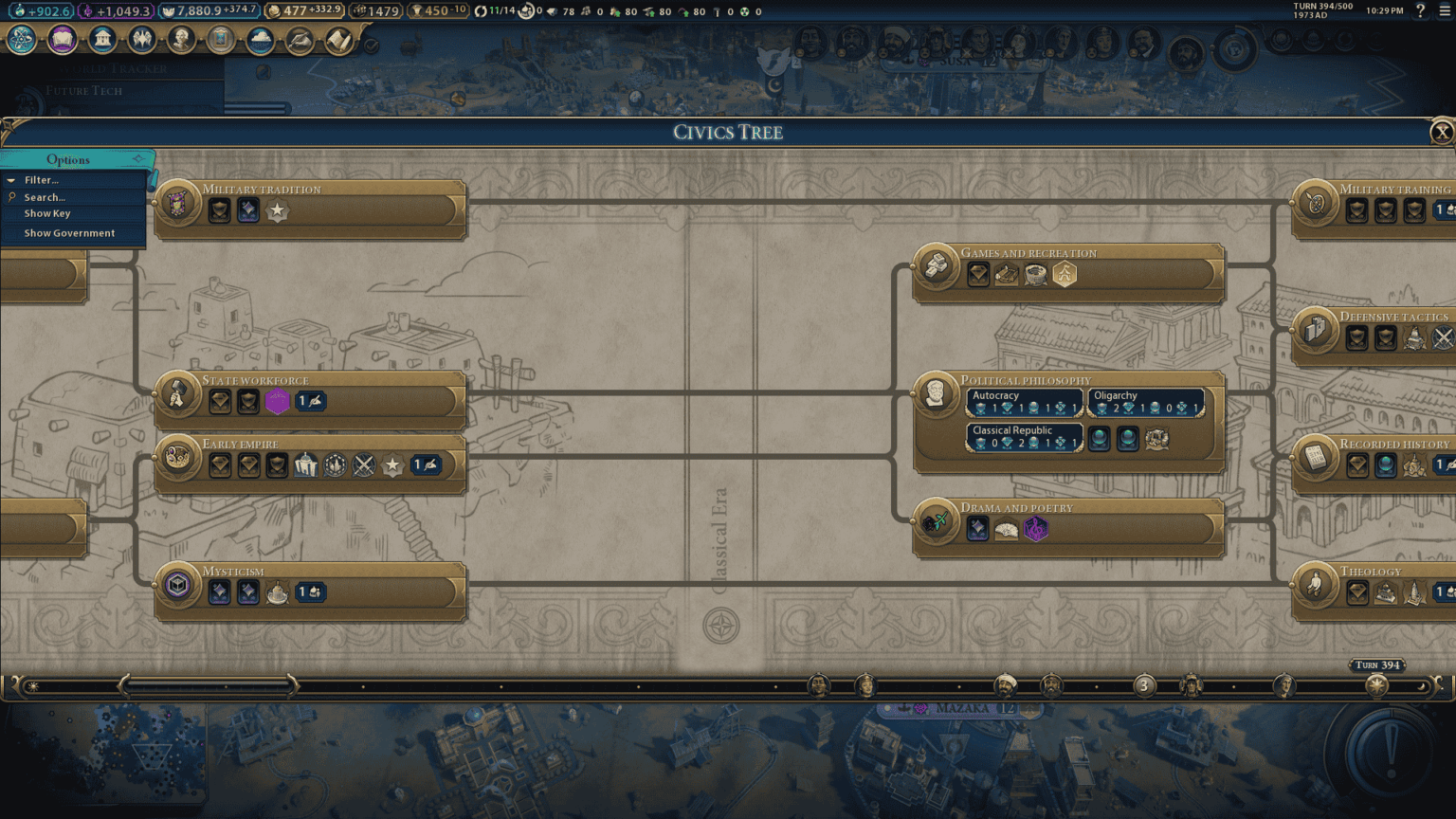This screenshot has width=1456, height=819.
Task: Open the World Climate panel icon
Action: (260, 40)
